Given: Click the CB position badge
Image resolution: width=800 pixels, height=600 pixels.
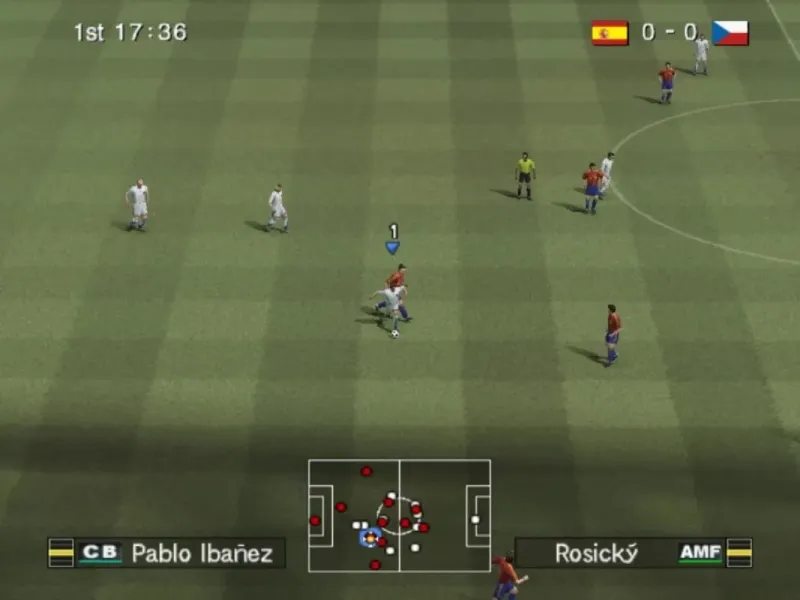Looking at the screenshot, I should click(x=100, y=553).
